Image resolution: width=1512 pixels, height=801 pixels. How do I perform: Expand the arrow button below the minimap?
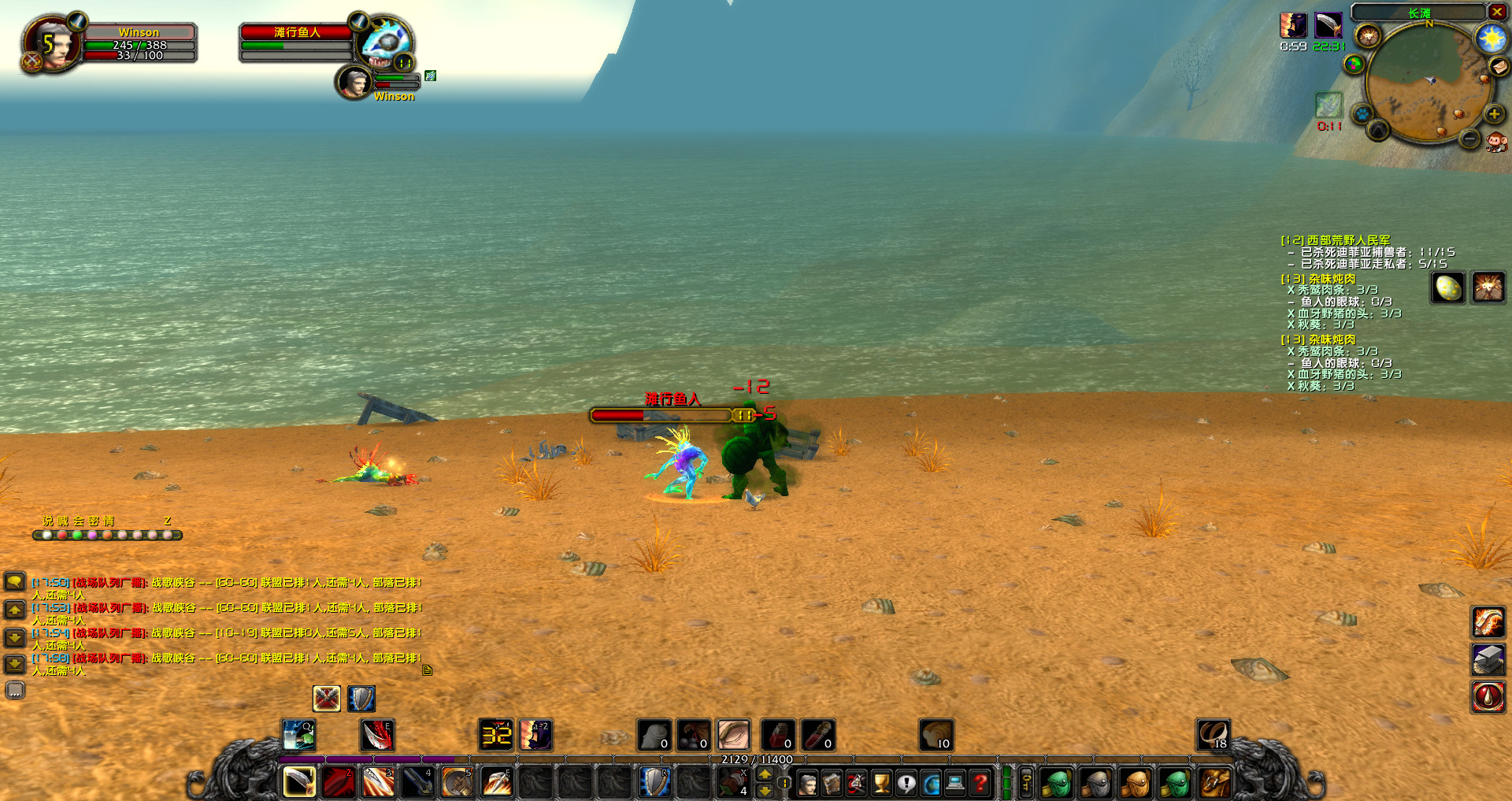(x=1377, y=129)
